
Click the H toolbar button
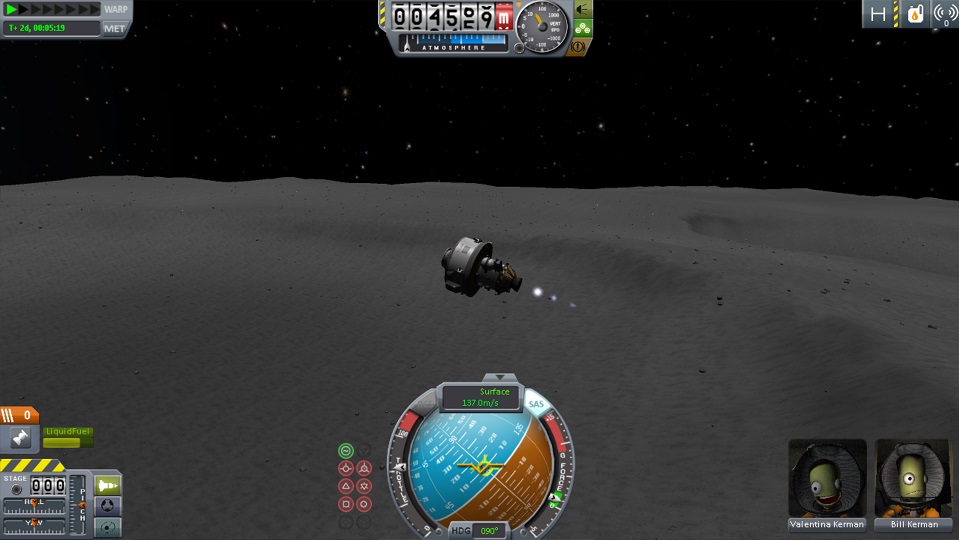tap(879, 14)
